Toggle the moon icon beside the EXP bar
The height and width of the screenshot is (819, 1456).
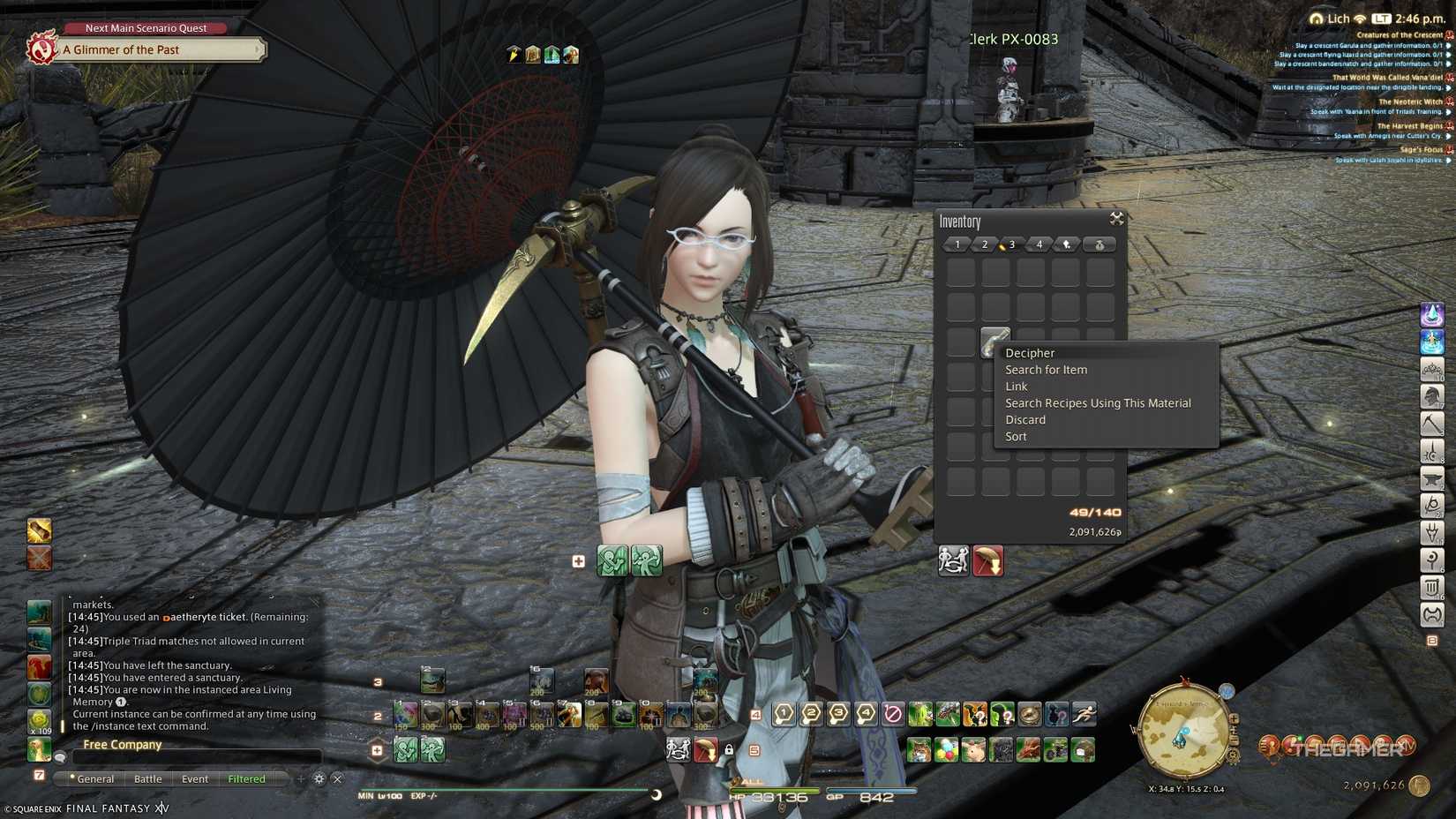[x=658, y=793]
